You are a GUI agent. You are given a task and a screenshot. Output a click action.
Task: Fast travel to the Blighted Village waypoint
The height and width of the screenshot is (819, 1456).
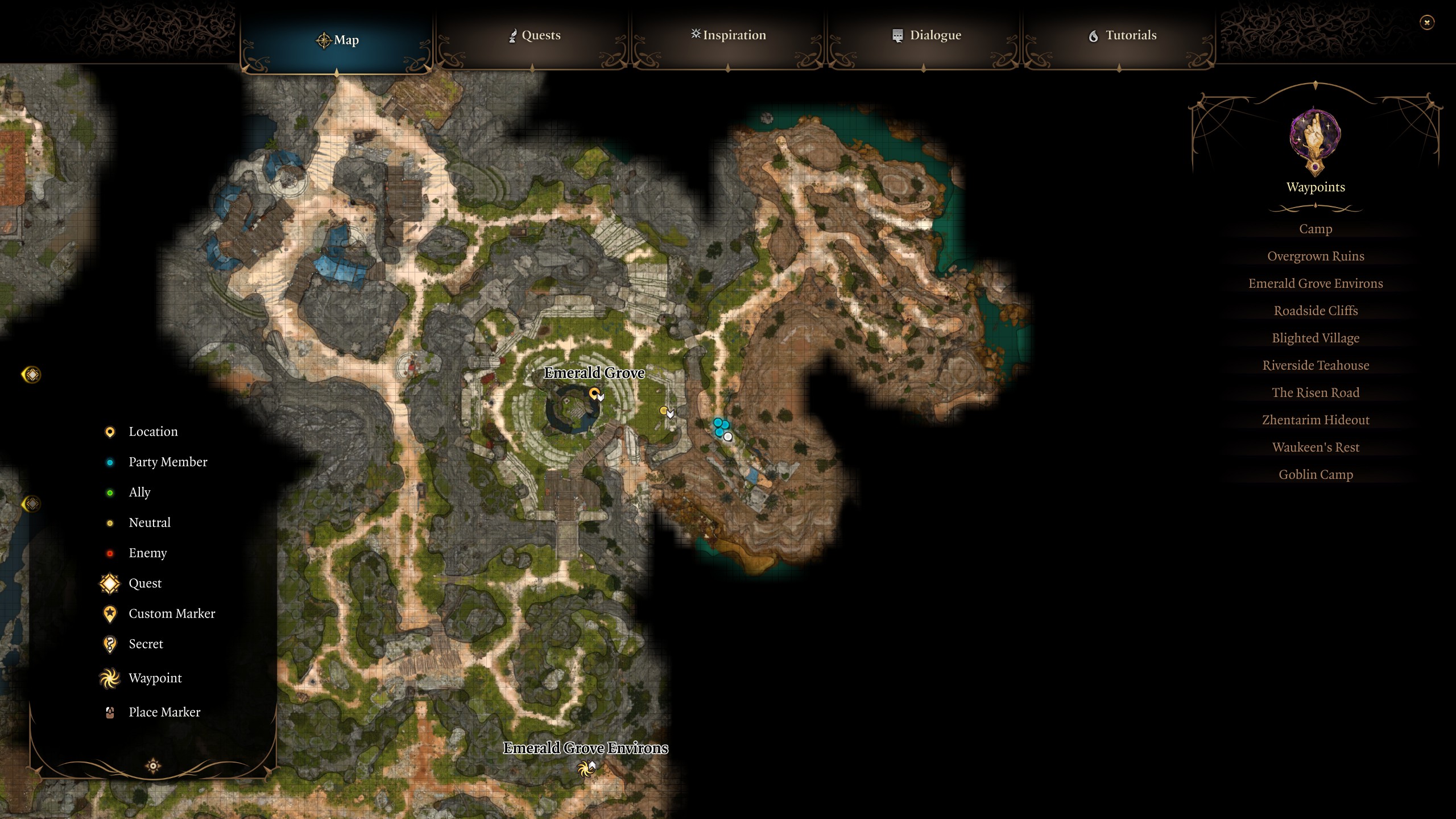(x=1316, y=338)
